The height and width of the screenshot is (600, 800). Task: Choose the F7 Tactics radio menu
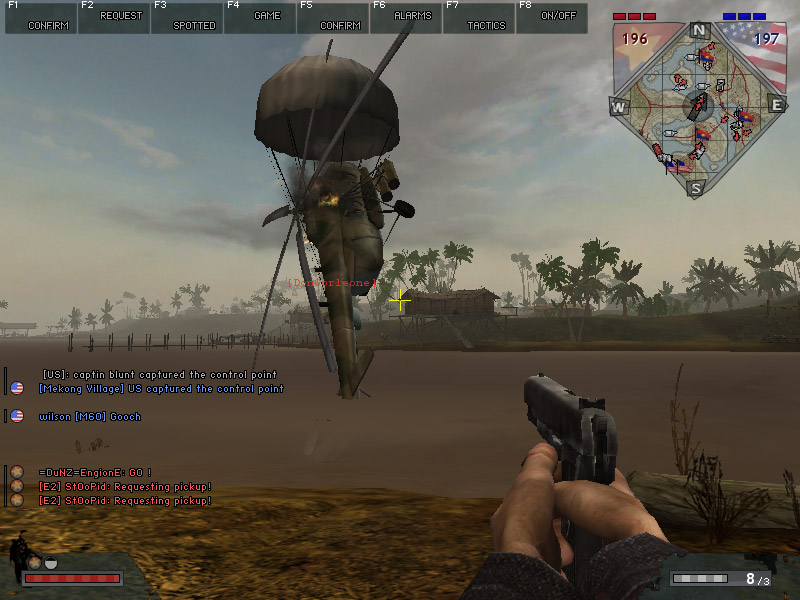[x=479, y=18]
